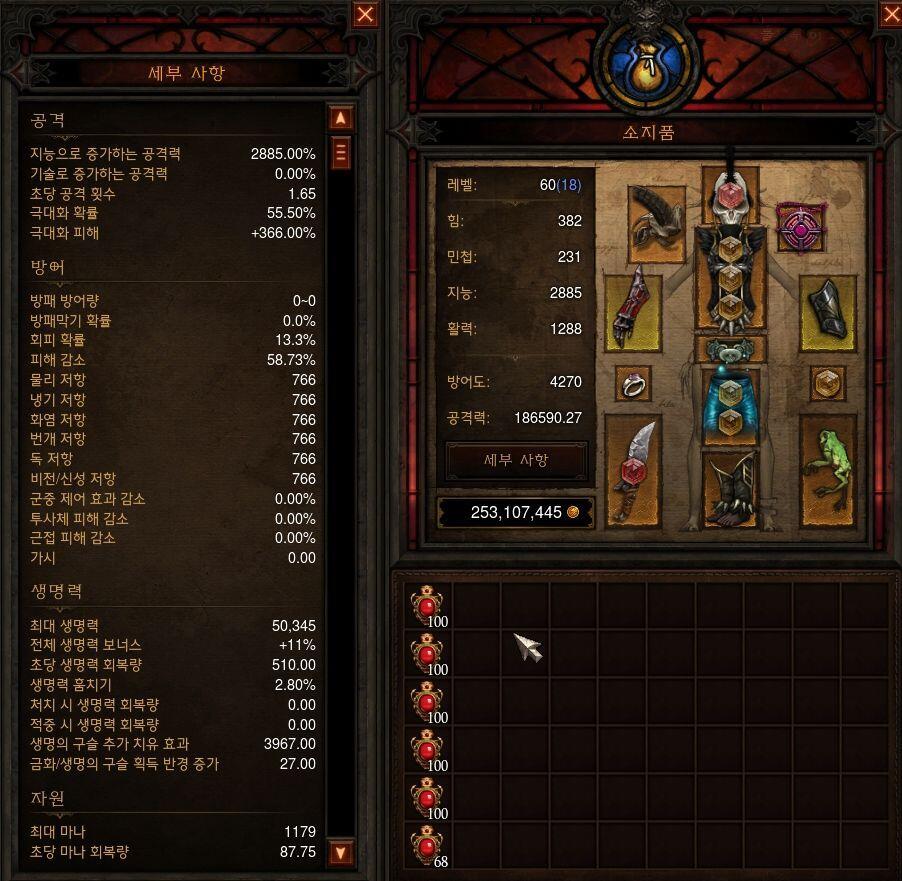Select the ceremonial dagger weapon slot

point(632,470)
